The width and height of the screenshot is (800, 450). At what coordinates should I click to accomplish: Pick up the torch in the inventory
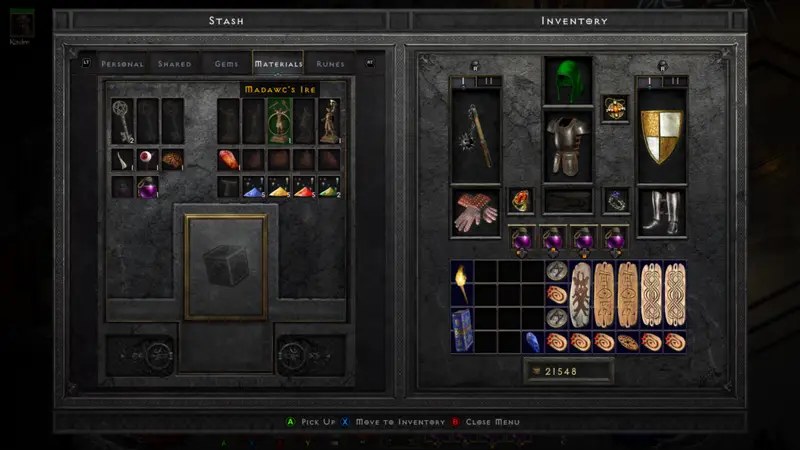461,284
